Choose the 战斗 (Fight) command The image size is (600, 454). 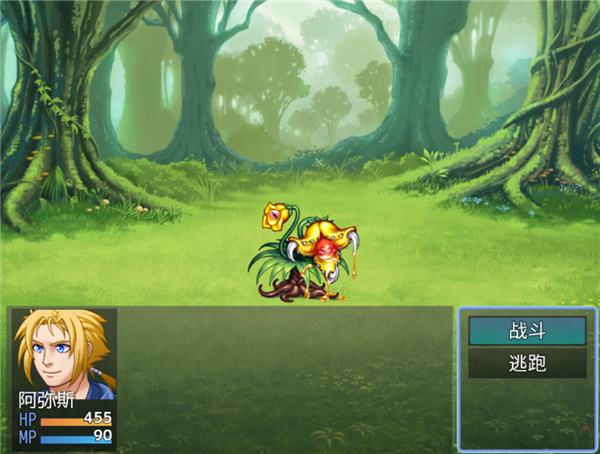527,330
